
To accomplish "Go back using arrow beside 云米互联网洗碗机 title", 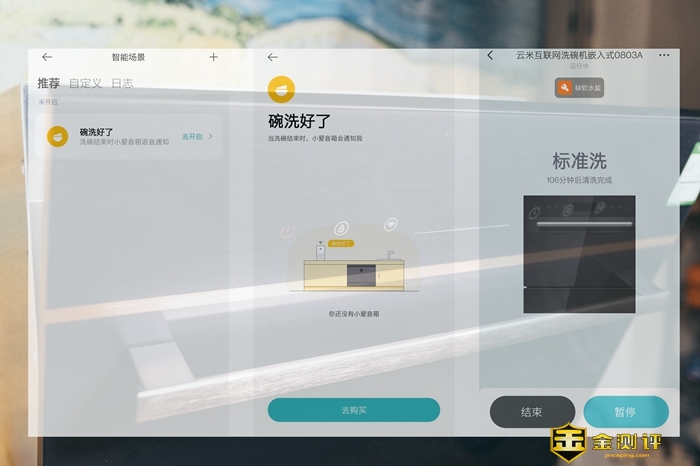I will [x=490, y=56].
